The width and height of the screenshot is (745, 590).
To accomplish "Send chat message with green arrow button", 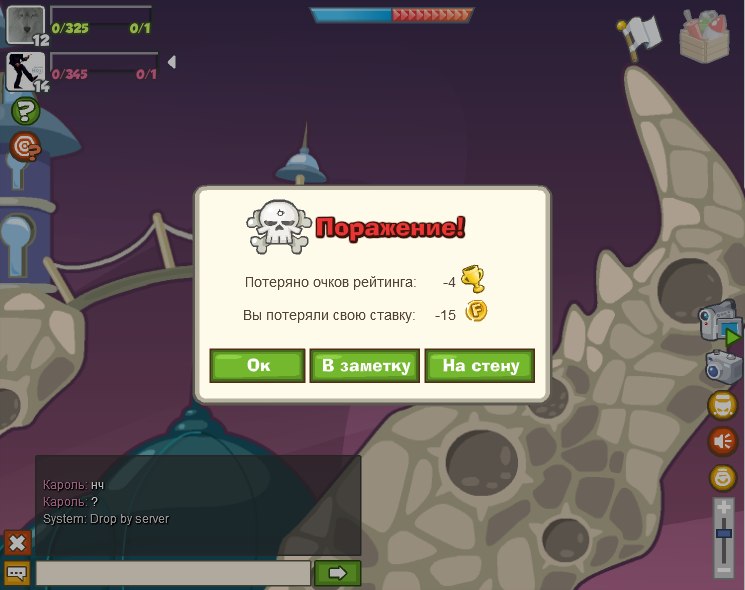I will 337,573.
